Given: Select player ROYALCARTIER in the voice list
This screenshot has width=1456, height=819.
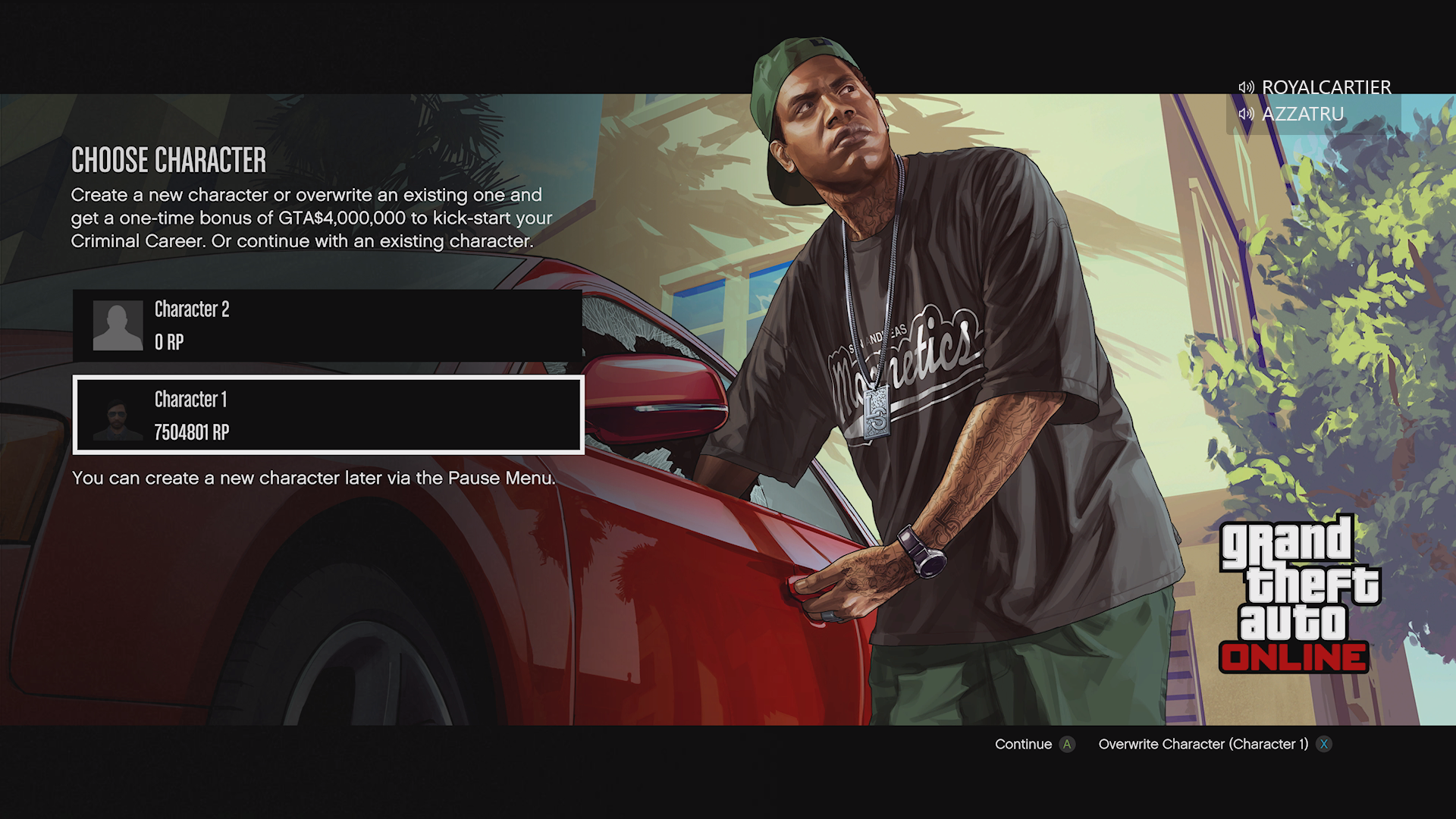Looking at the screenshot, I should [x=1325, y=87].
